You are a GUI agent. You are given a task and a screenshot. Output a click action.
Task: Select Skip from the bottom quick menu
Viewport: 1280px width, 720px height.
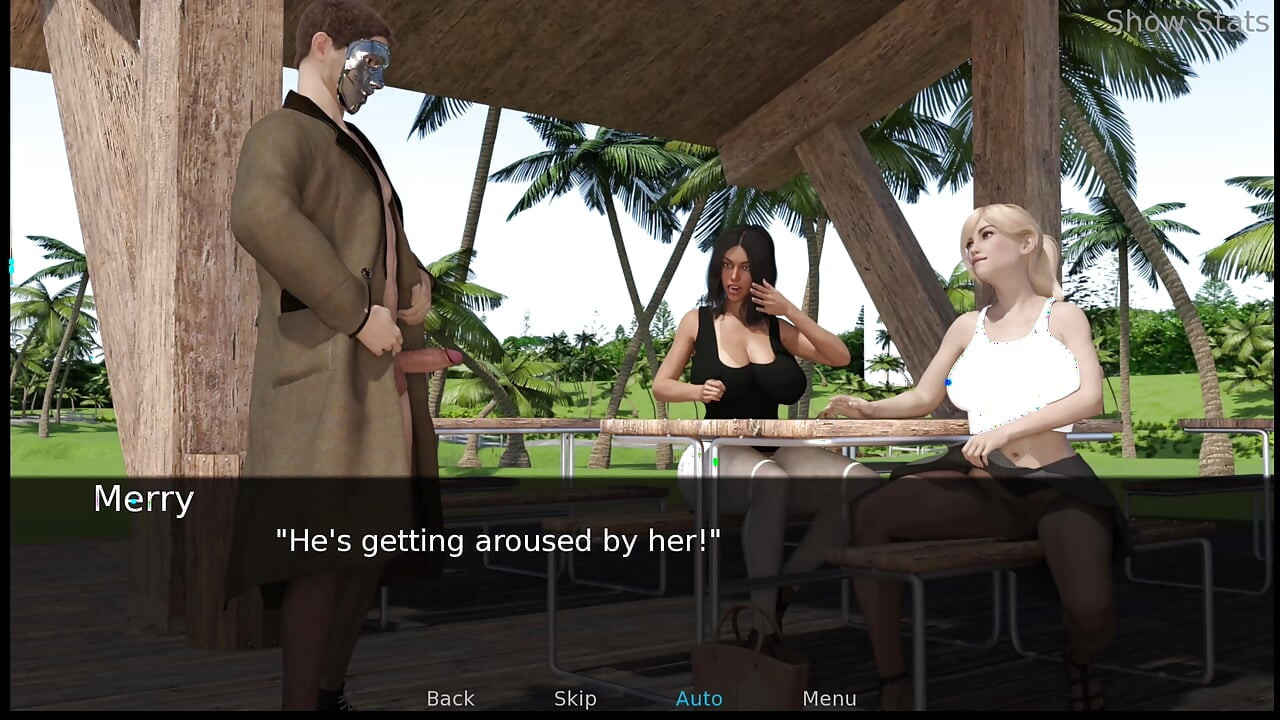pyautogui.click(x=575, y=698)
